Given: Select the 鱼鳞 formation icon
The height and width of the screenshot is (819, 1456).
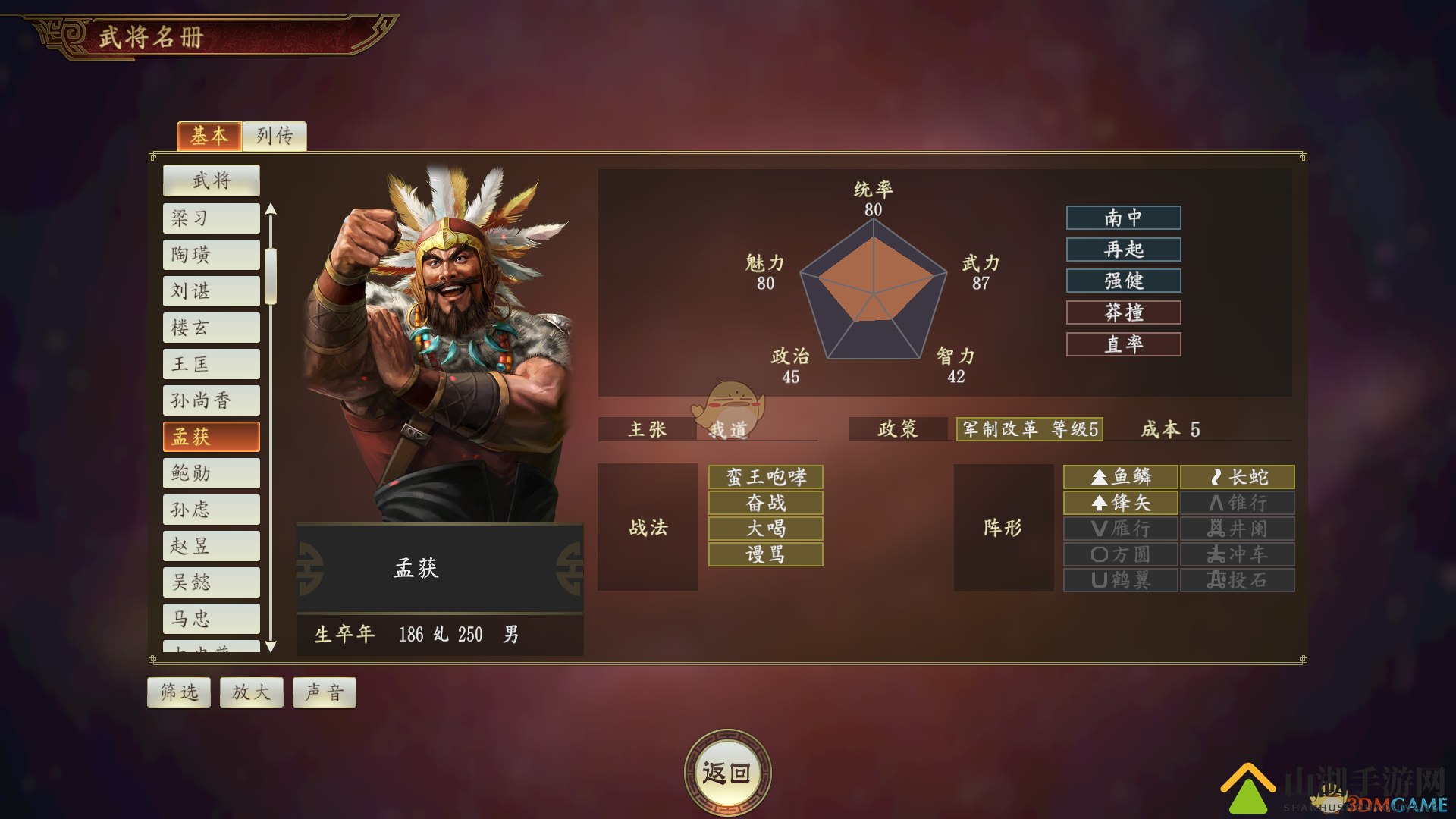Looking at the screenshot, I should [1121, 477].
